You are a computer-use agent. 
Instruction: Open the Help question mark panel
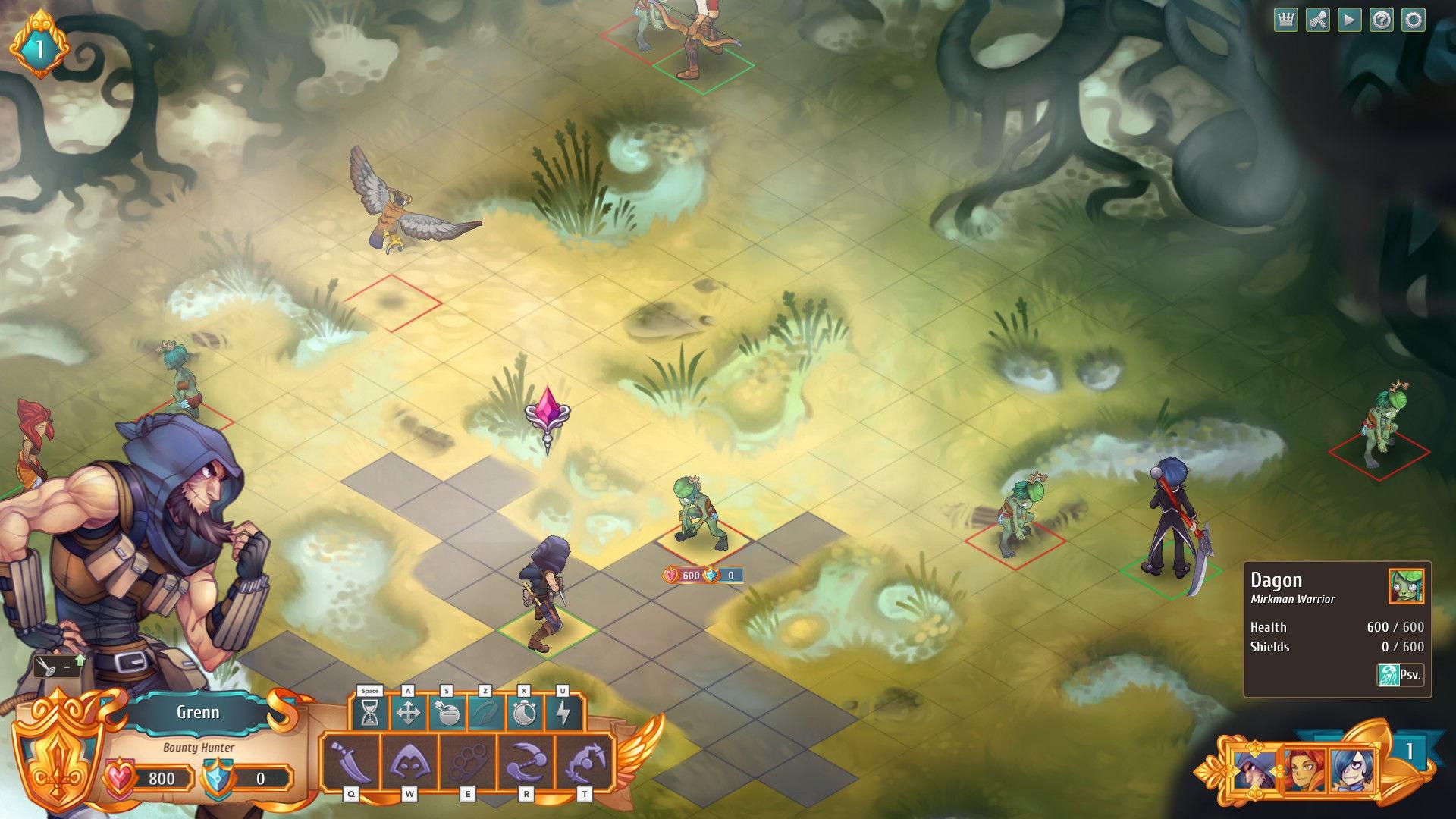point(1383,20)
